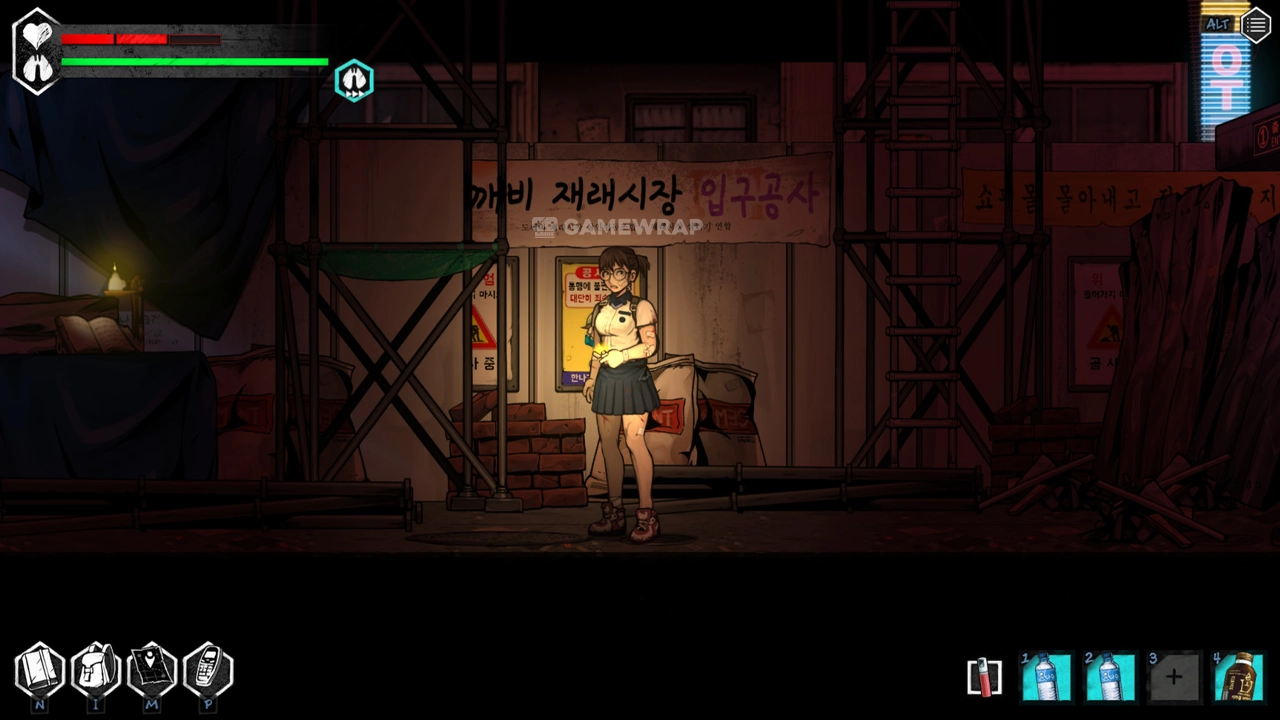
Task: Show the map with location pin
Action: [152, 670]
